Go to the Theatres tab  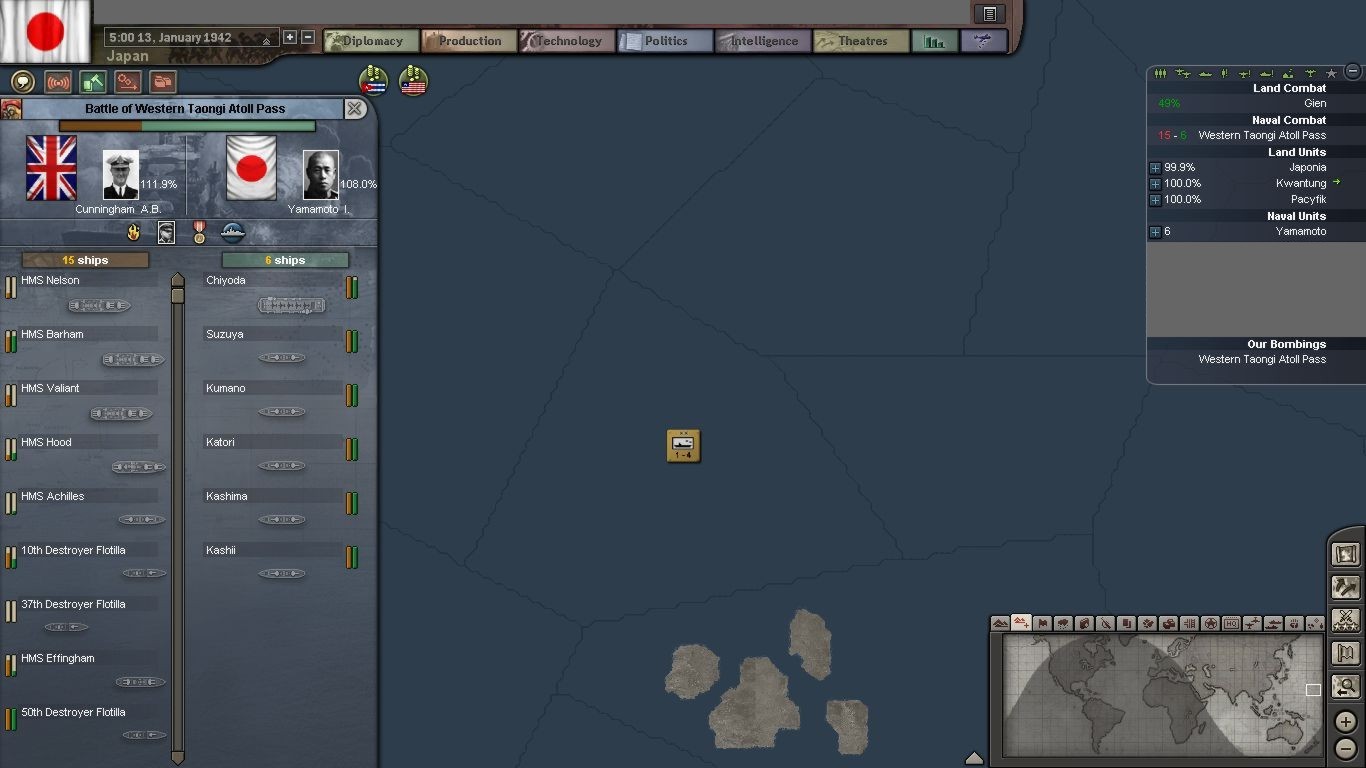click(x=861, y=41)
